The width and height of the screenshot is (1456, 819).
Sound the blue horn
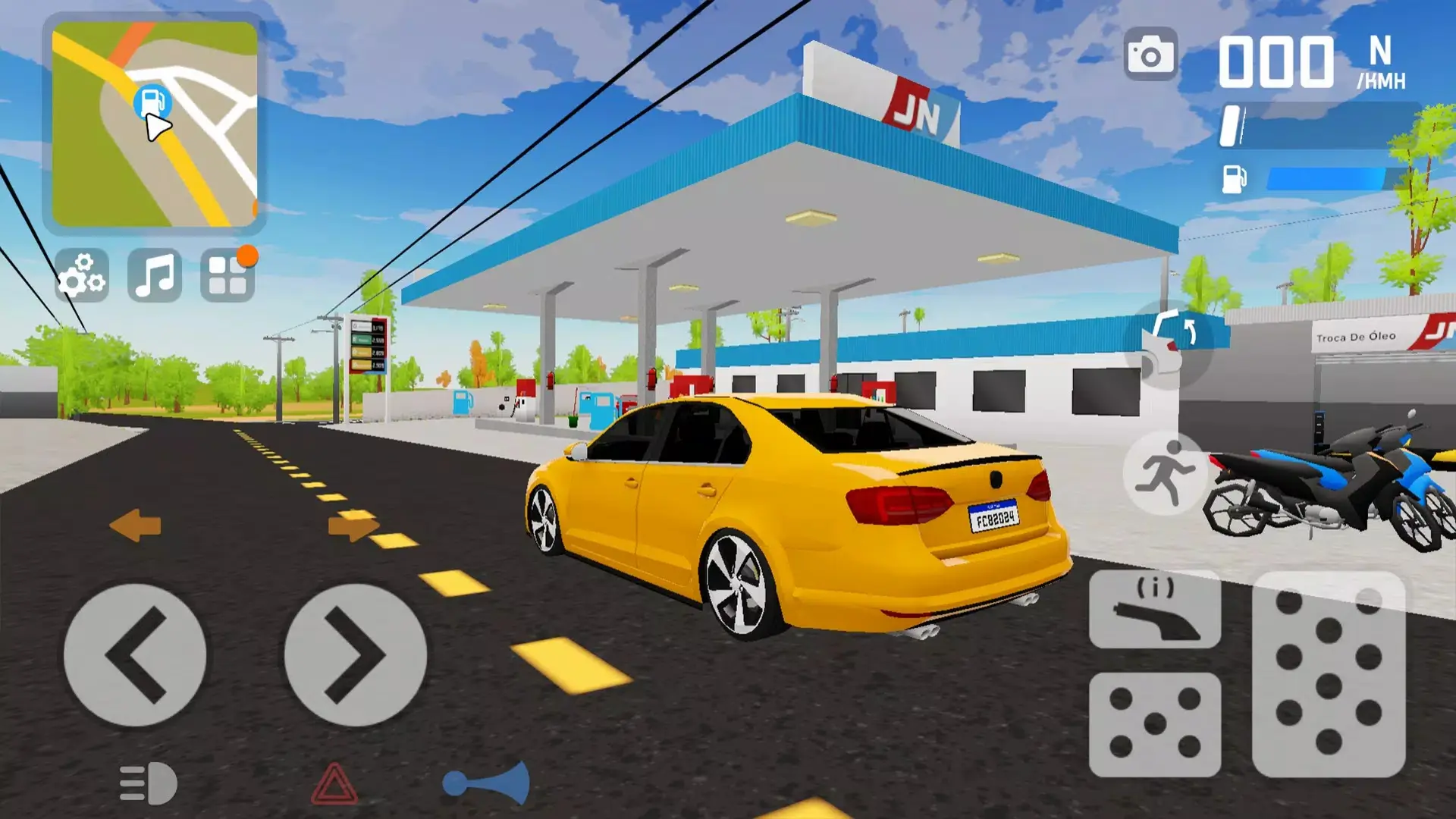coord(487,783)
